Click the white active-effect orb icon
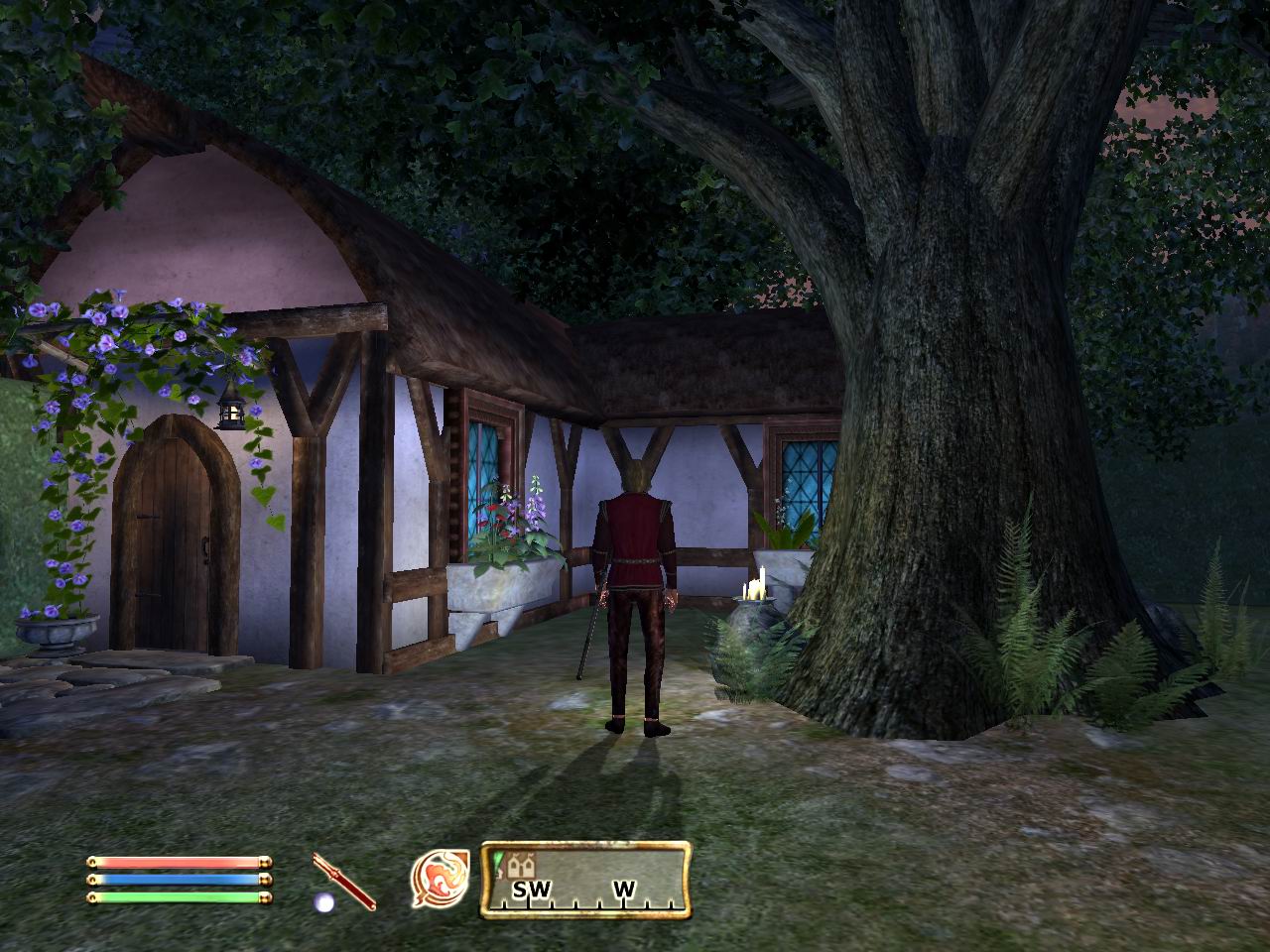The image size is (1270, 952). (322, 902)
